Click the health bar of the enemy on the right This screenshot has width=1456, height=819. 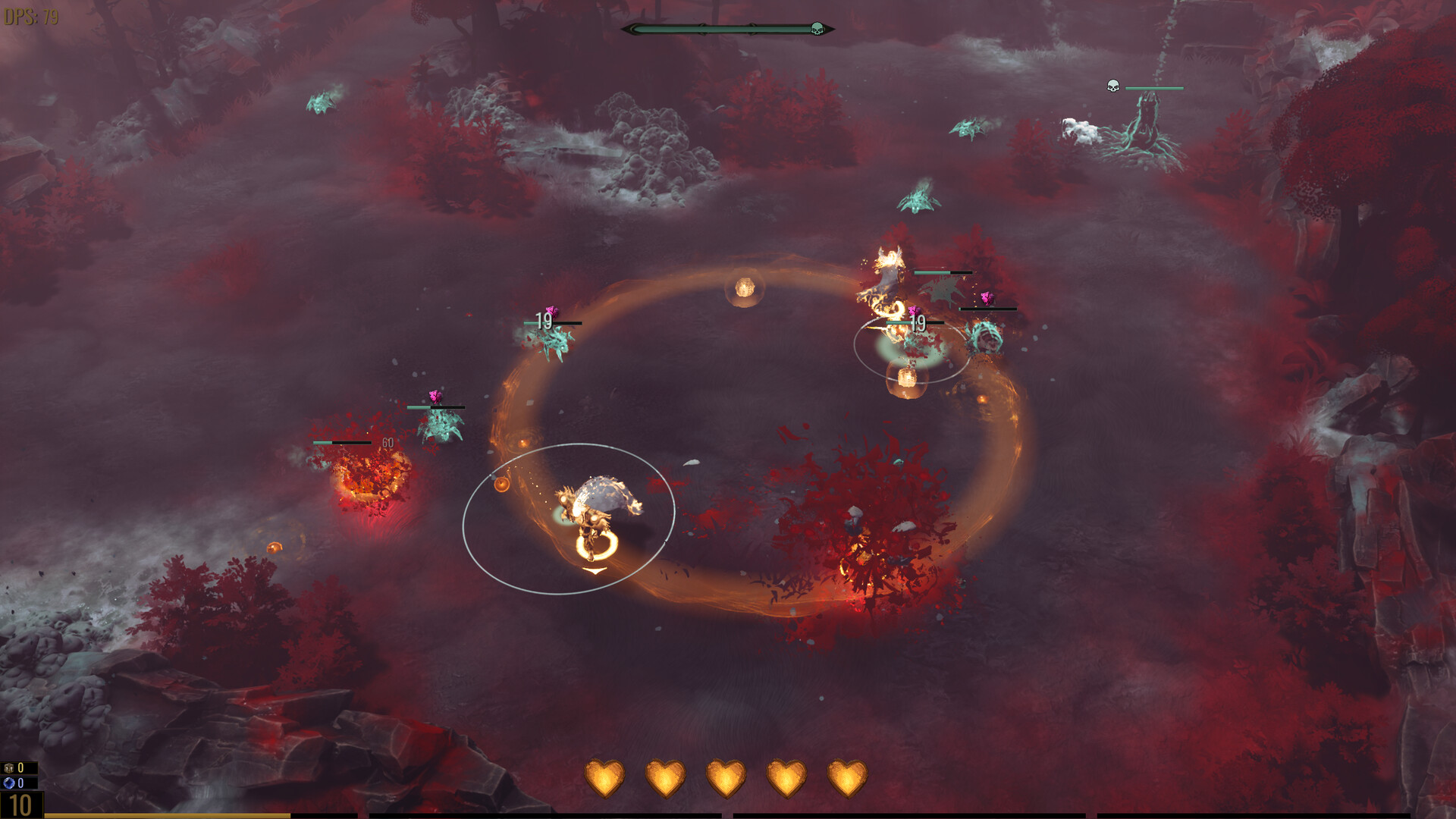pyautogui.click(x=988, y=309)
